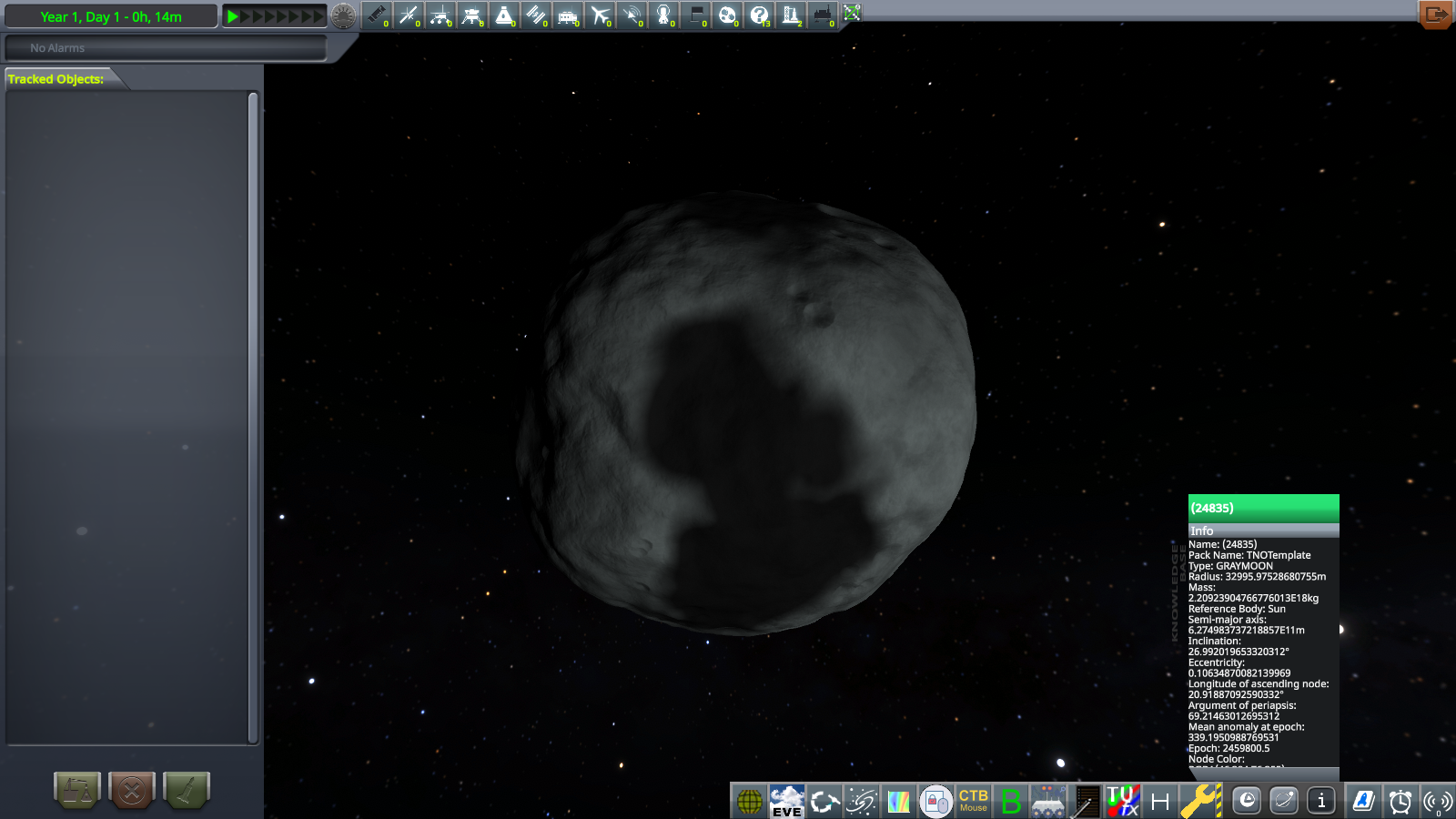
Task: Open the EVE clouds settings
Action: pos(787,802)
